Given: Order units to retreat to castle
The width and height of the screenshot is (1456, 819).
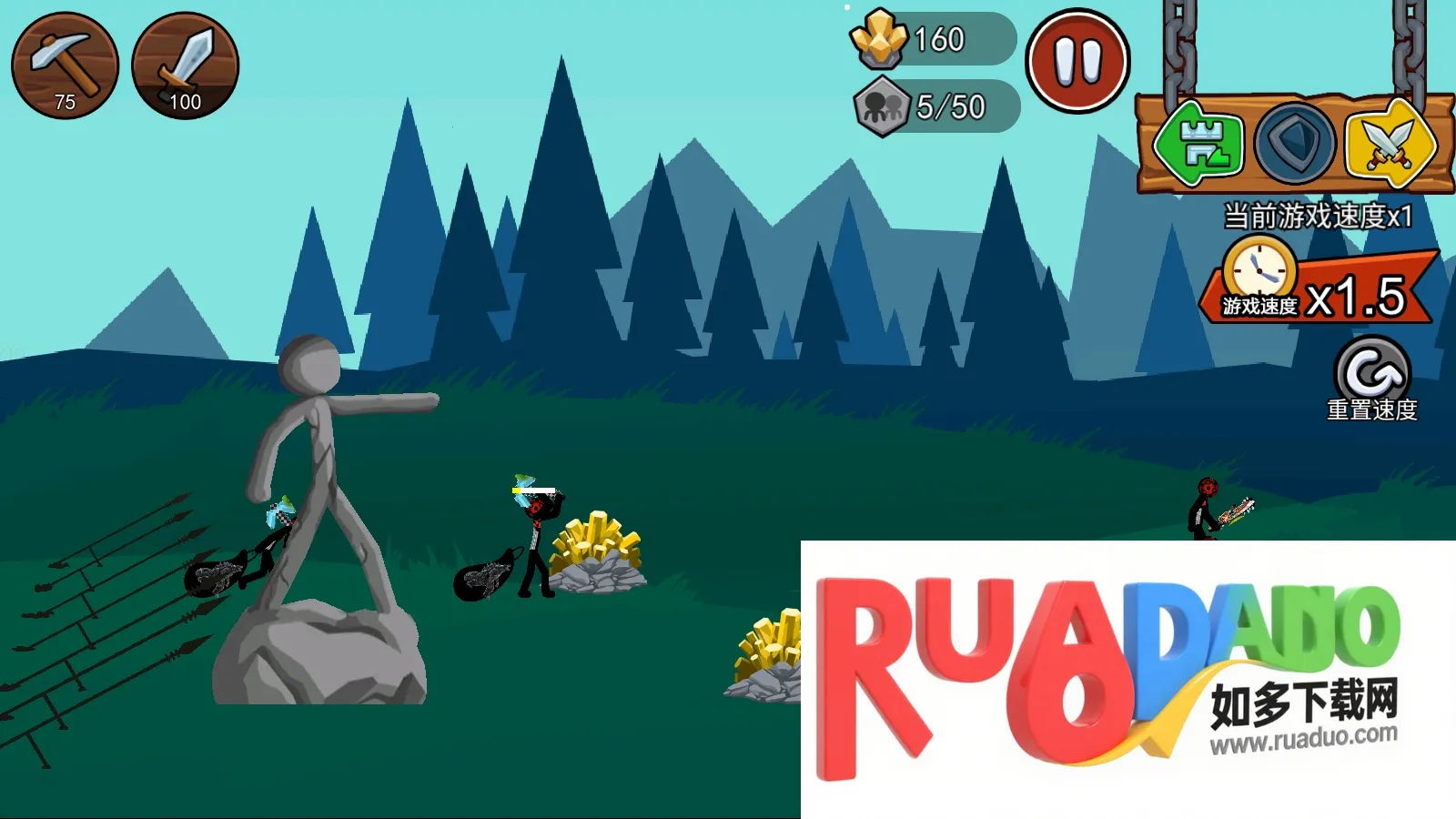Looking at the screenshot, I should [1199, 144].
